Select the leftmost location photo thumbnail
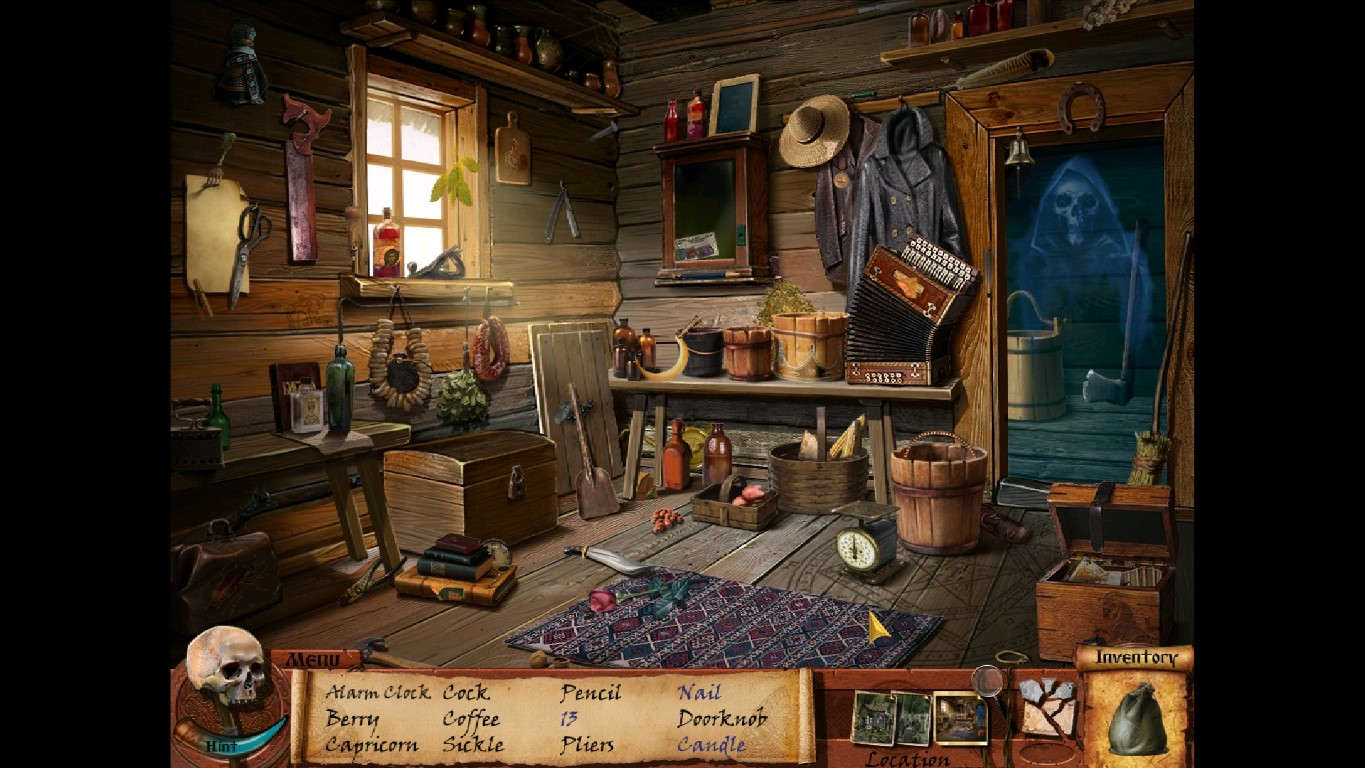This screenshot has width=1365, height=768. point(873,715)
